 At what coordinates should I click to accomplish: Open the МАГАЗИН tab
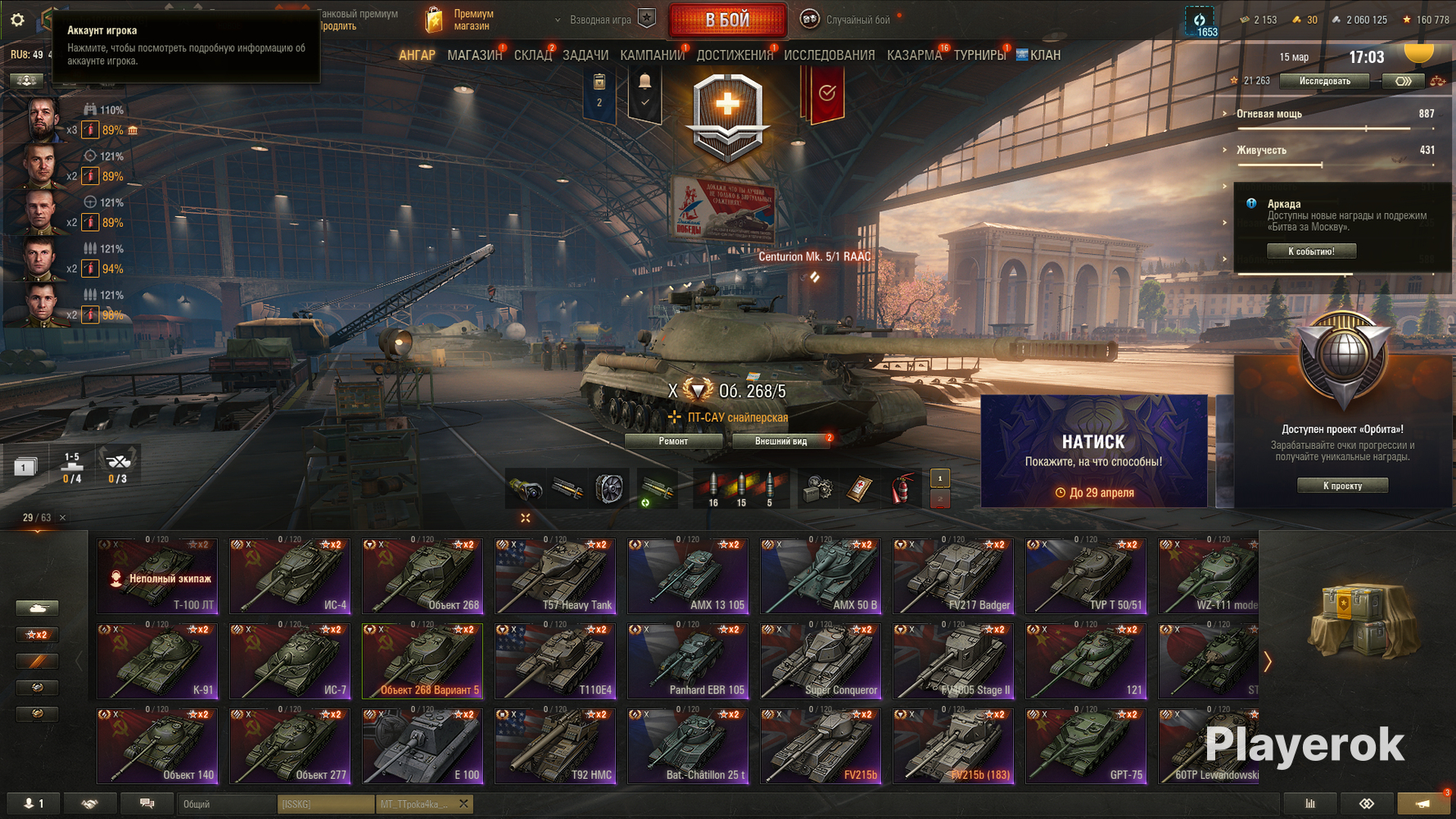[474, 56]
